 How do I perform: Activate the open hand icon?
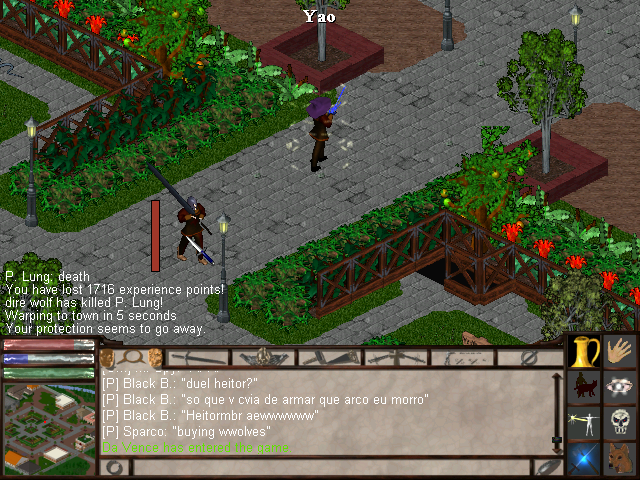coord(620,351)
